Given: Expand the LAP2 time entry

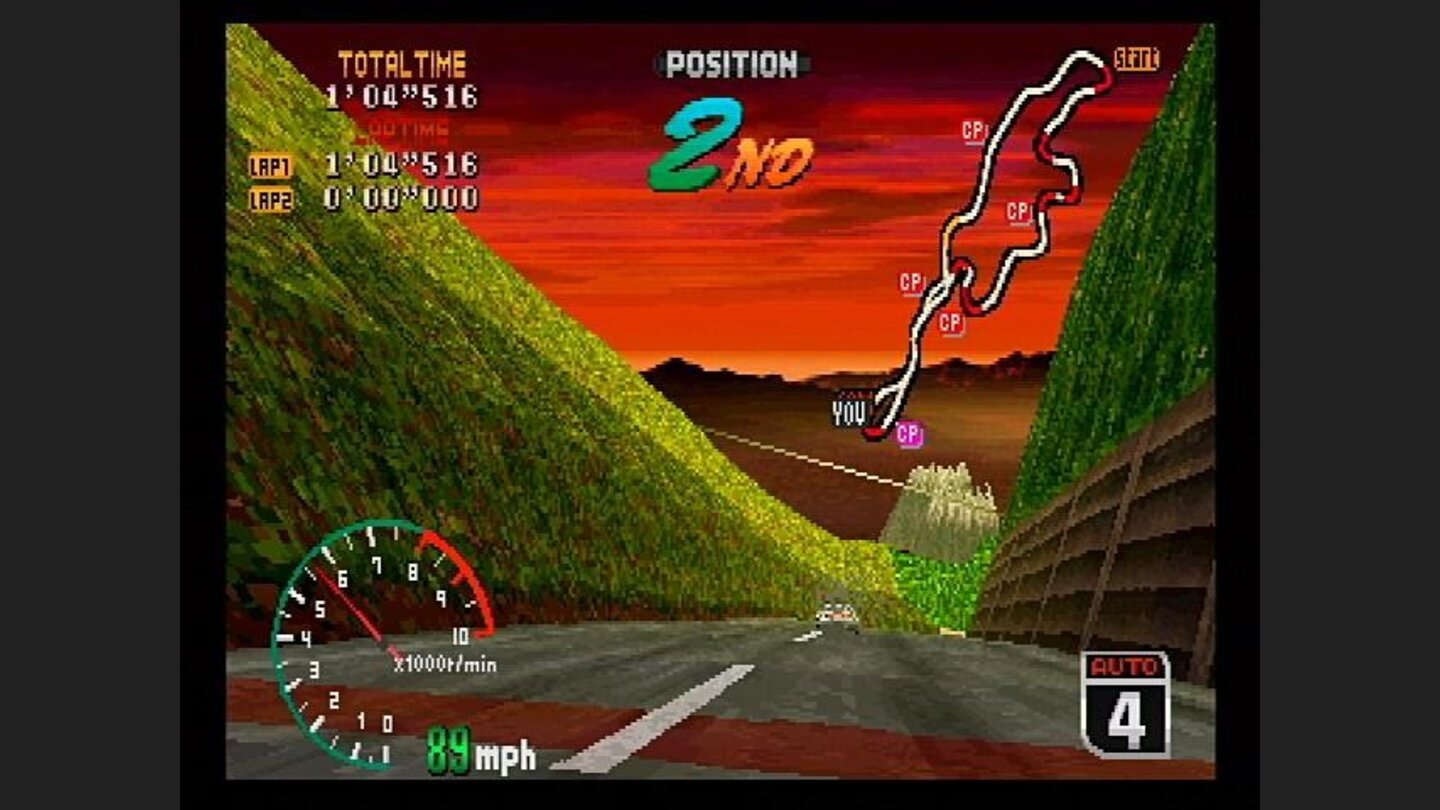Looking at the screenshot, I should pos(270,198).
